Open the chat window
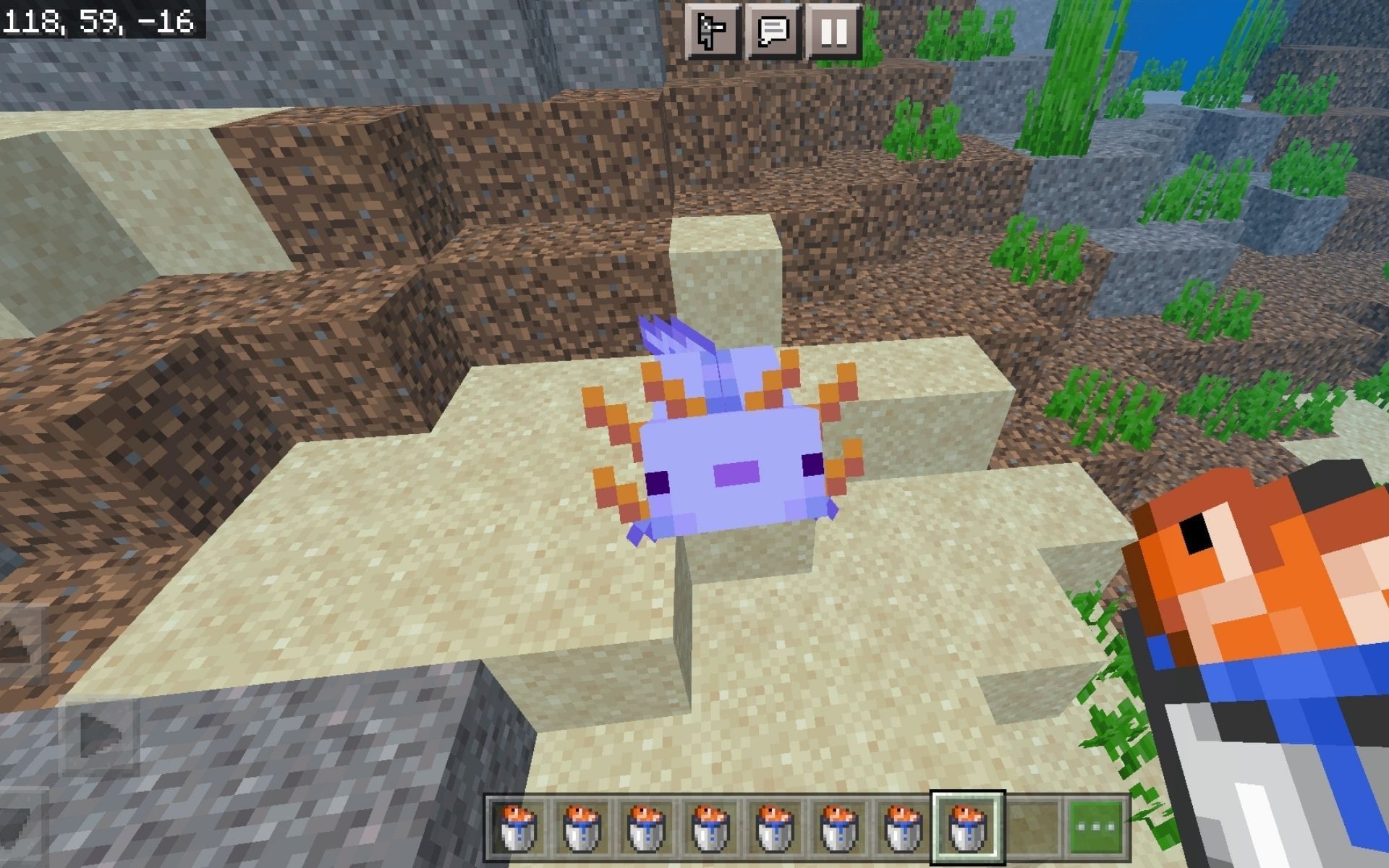 tap(774, 30)
